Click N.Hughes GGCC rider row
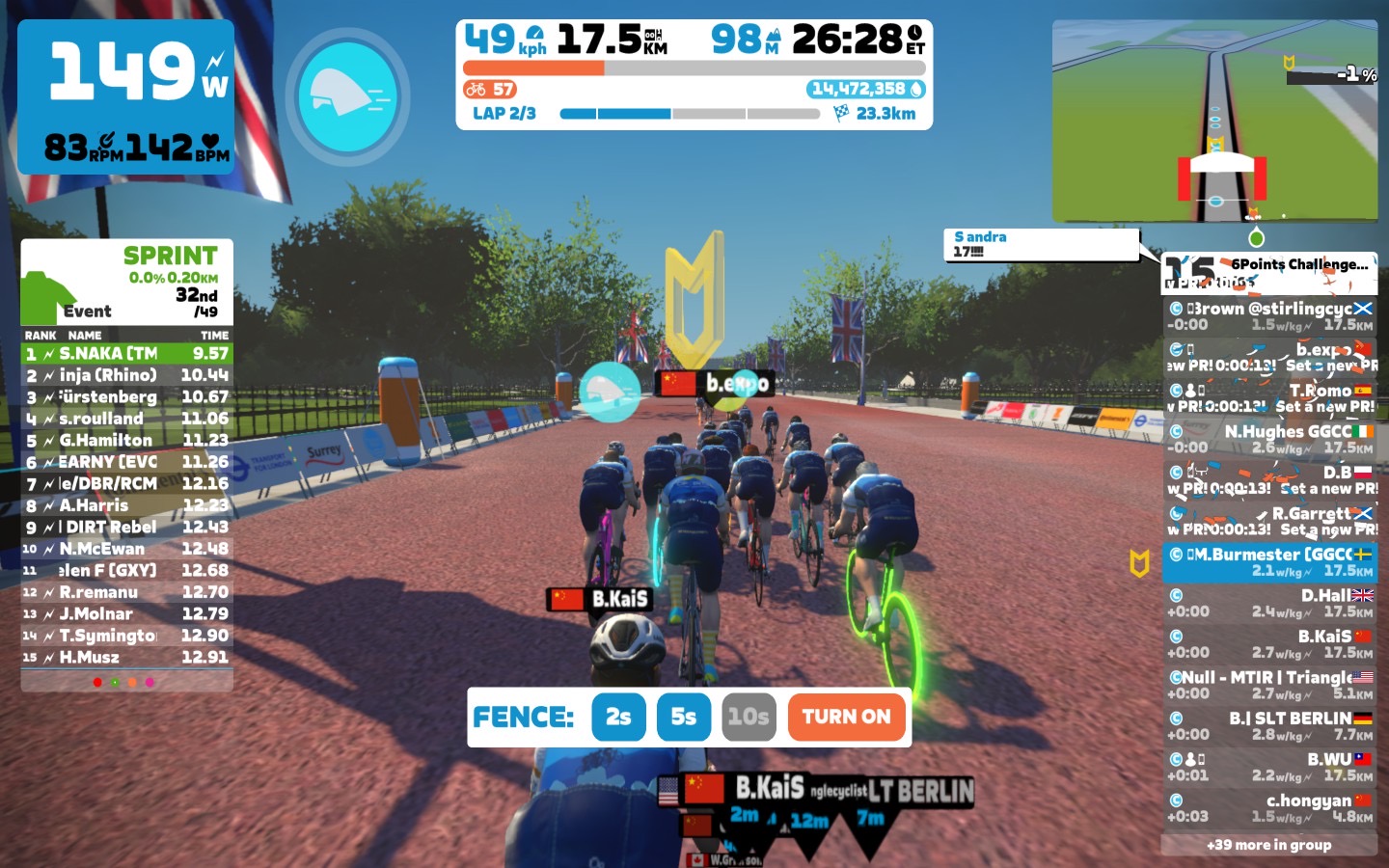 [x=1269, y=439]
